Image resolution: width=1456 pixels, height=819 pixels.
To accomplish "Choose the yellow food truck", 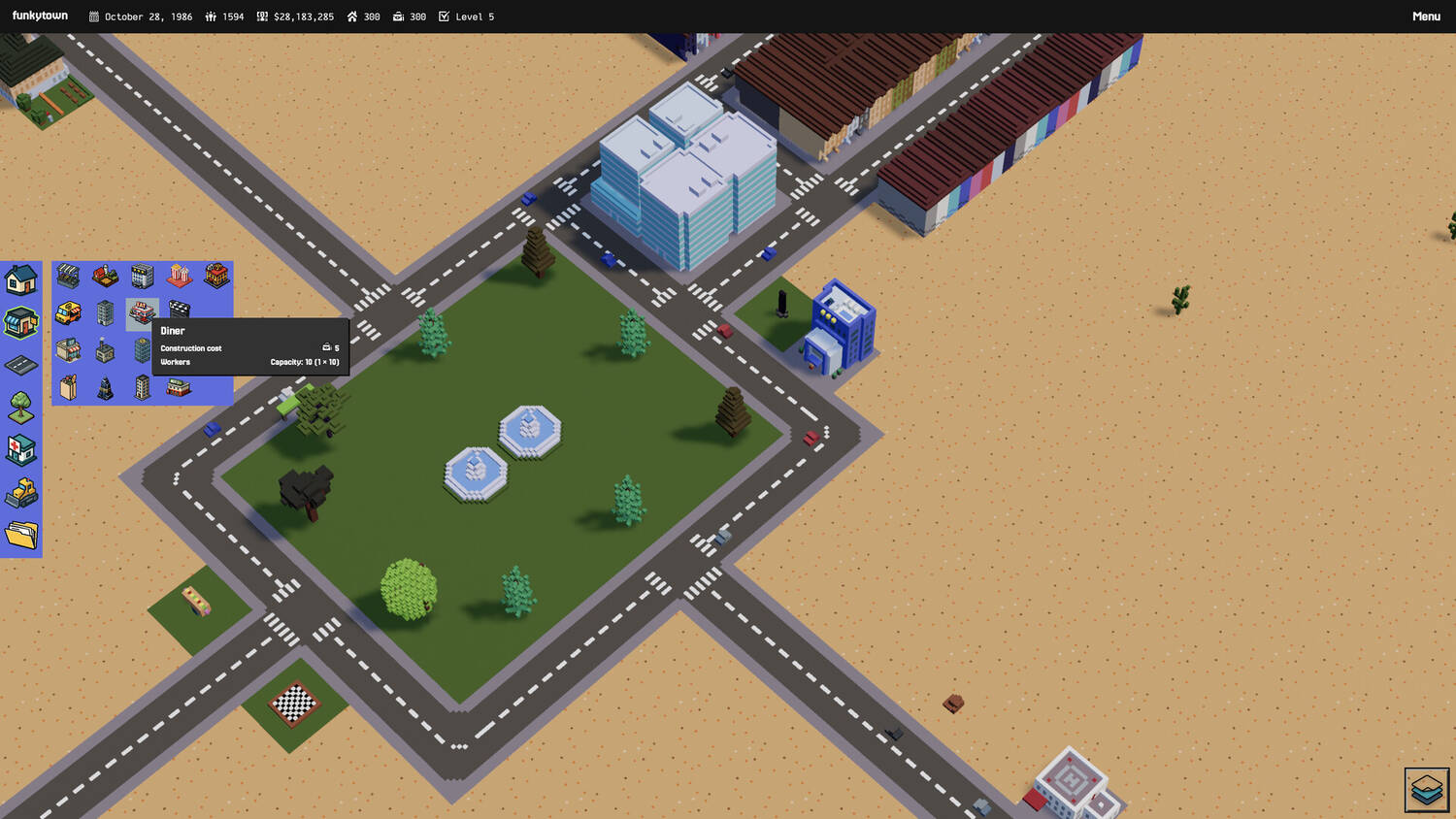I will pyautogui.click(x=68, y=312).
